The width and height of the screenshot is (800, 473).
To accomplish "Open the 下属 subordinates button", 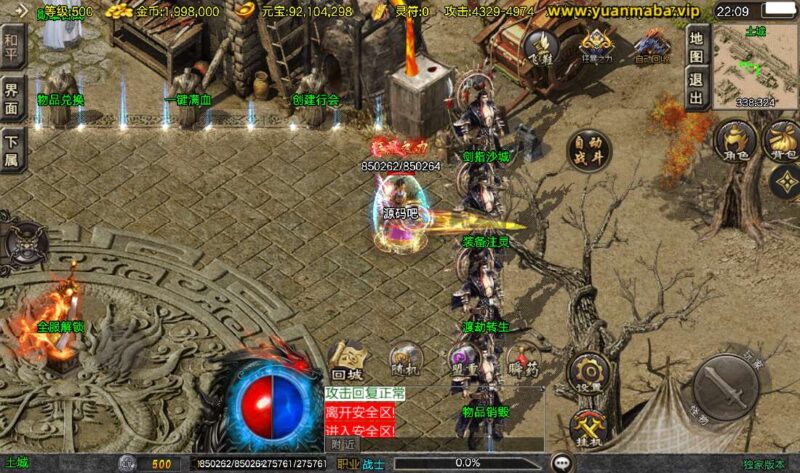I will 12,146.
